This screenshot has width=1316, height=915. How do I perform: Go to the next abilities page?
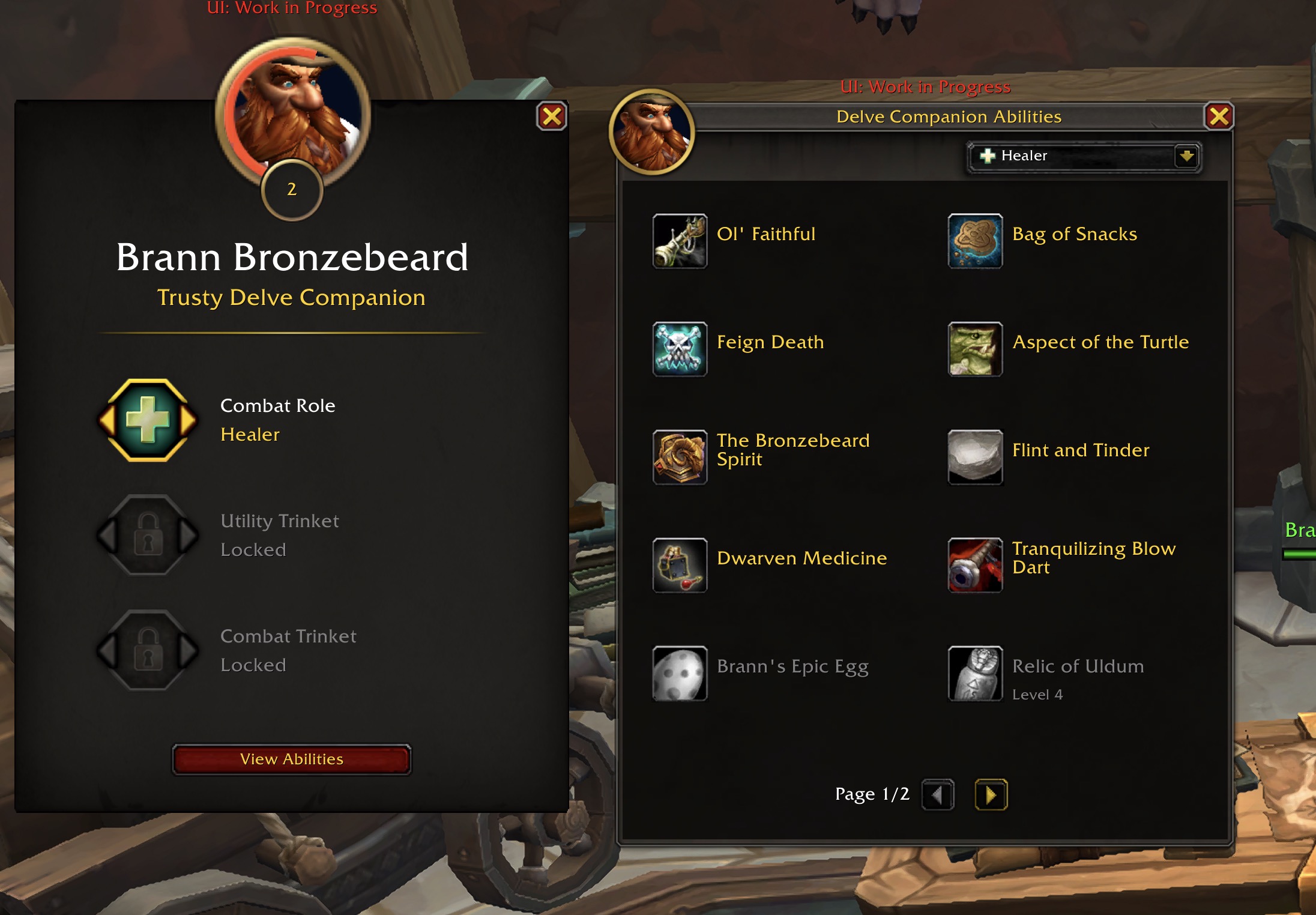(991, 795)
